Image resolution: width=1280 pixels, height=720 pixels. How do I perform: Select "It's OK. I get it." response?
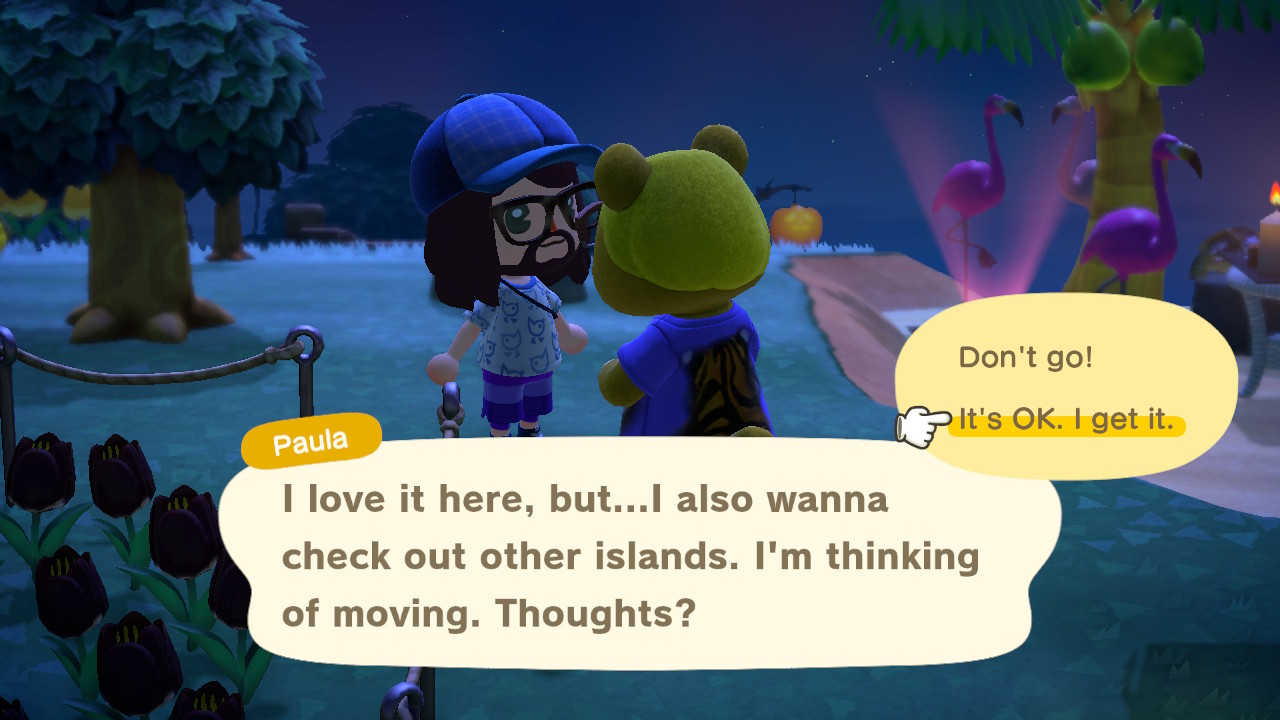[x=1066, y=422]
